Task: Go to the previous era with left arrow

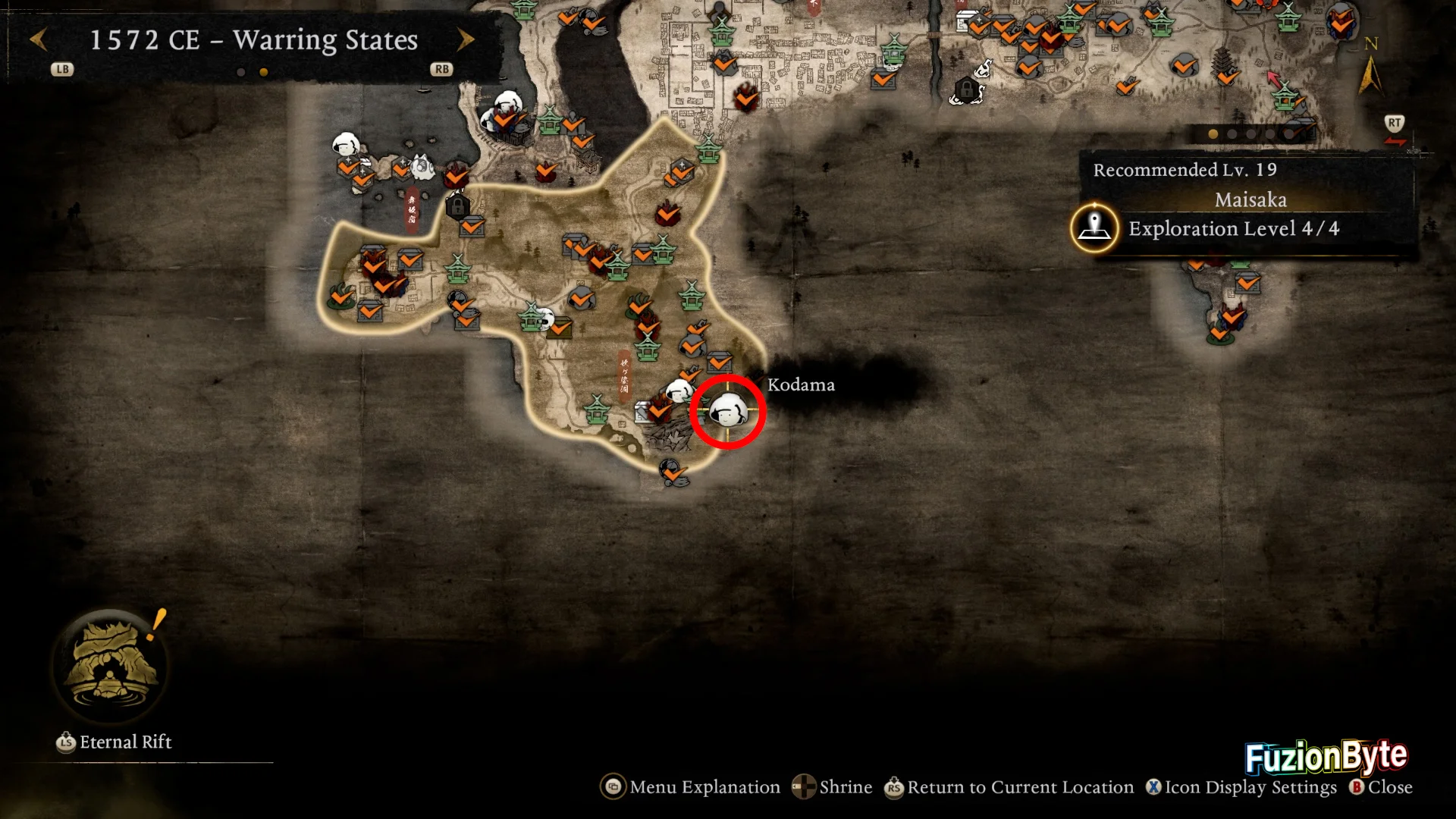Action: click(x=38, y=39)
